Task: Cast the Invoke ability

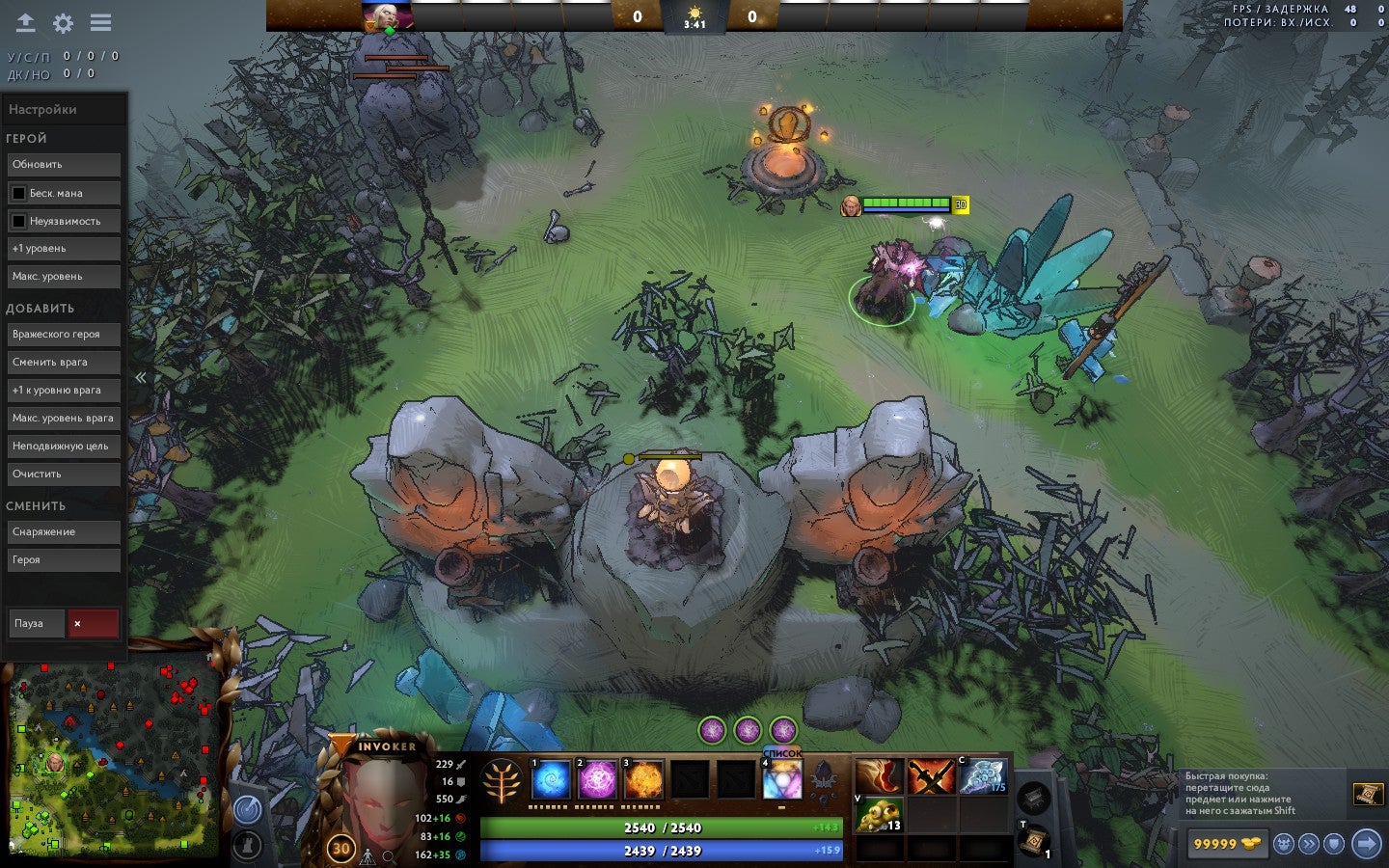Action: click(782, 779)
